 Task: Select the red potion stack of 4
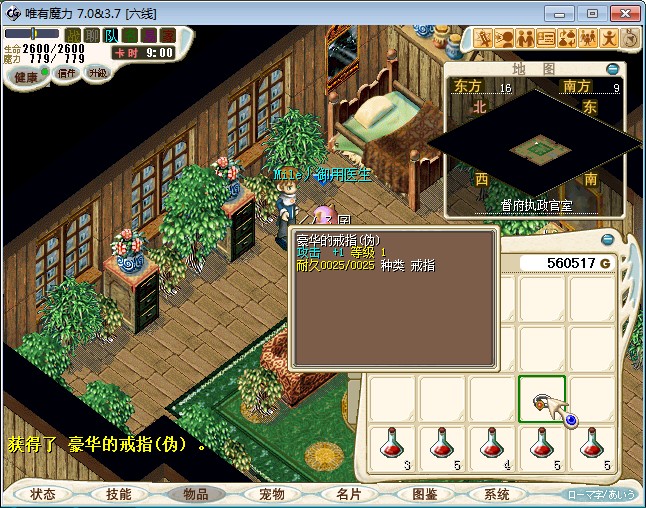click(493, 446)
